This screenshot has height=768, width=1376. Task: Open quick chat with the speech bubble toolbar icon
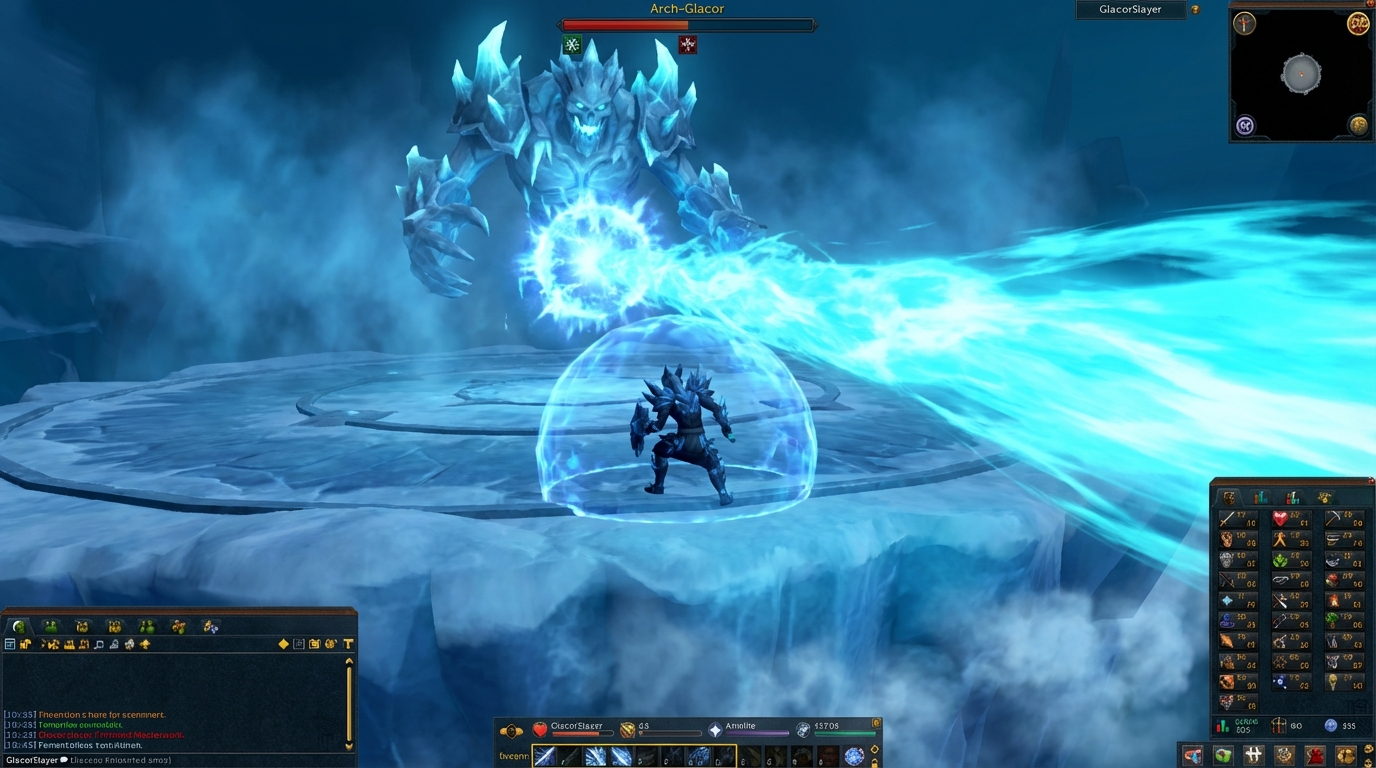point(97,643)
